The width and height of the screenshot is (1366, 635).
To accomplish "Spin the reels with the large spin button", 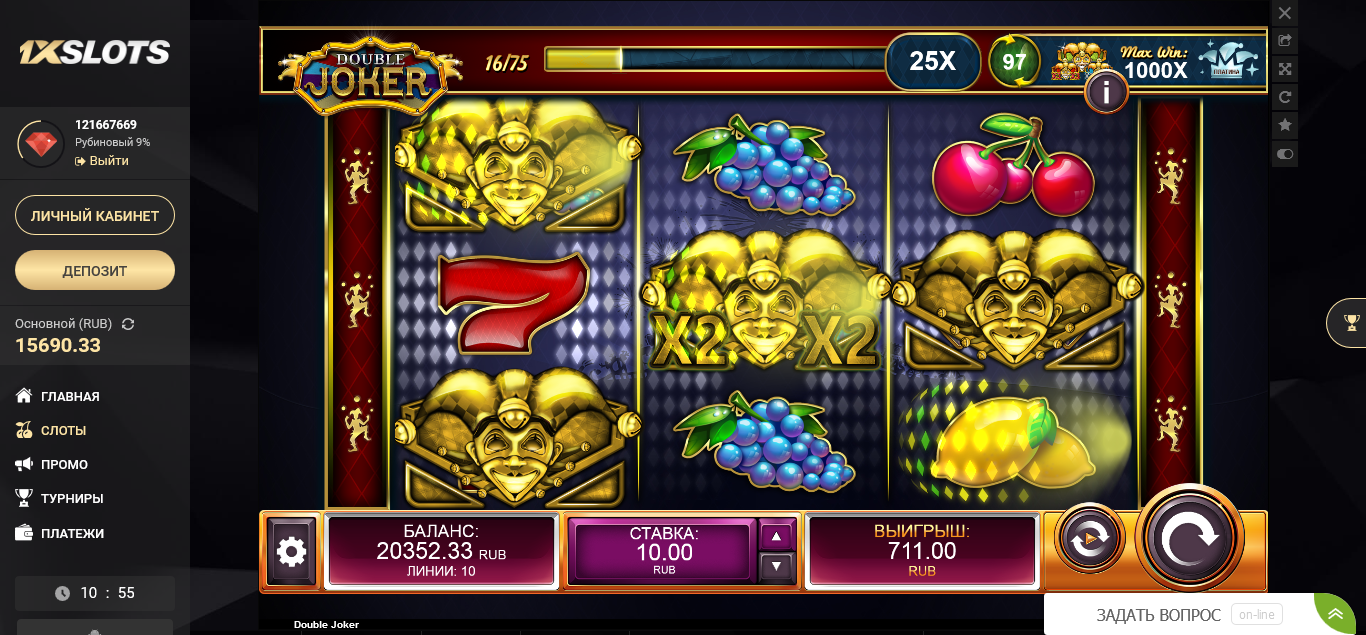I will (1190, 538).
